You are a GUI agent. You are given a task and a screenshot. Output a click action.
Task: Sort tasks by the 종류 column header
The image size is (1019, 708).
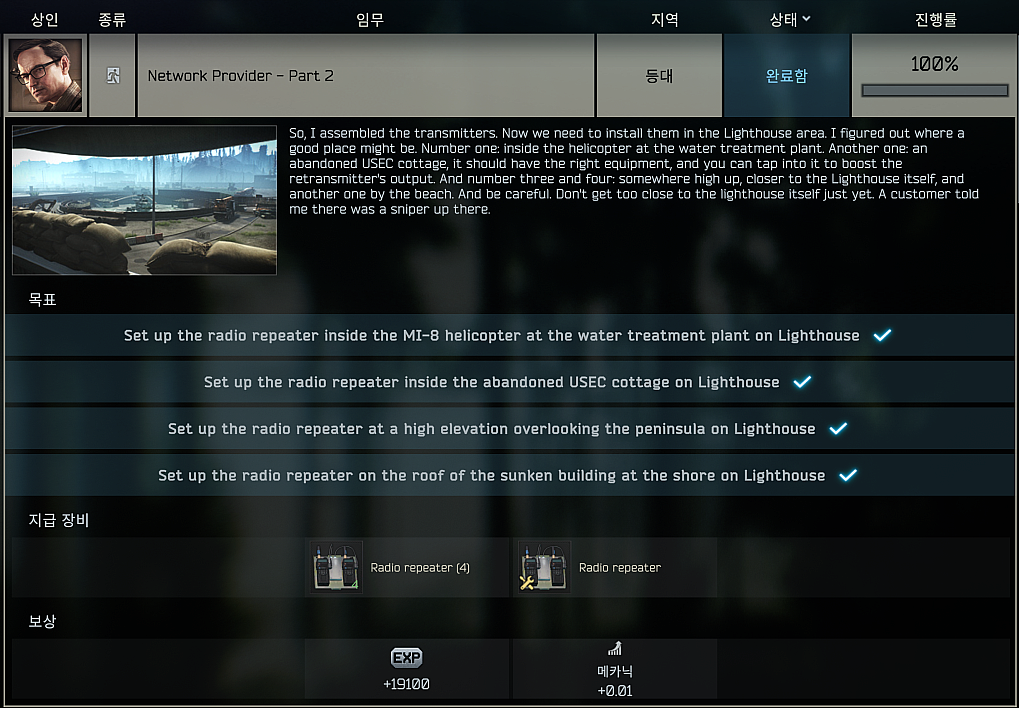click(112, 19)
